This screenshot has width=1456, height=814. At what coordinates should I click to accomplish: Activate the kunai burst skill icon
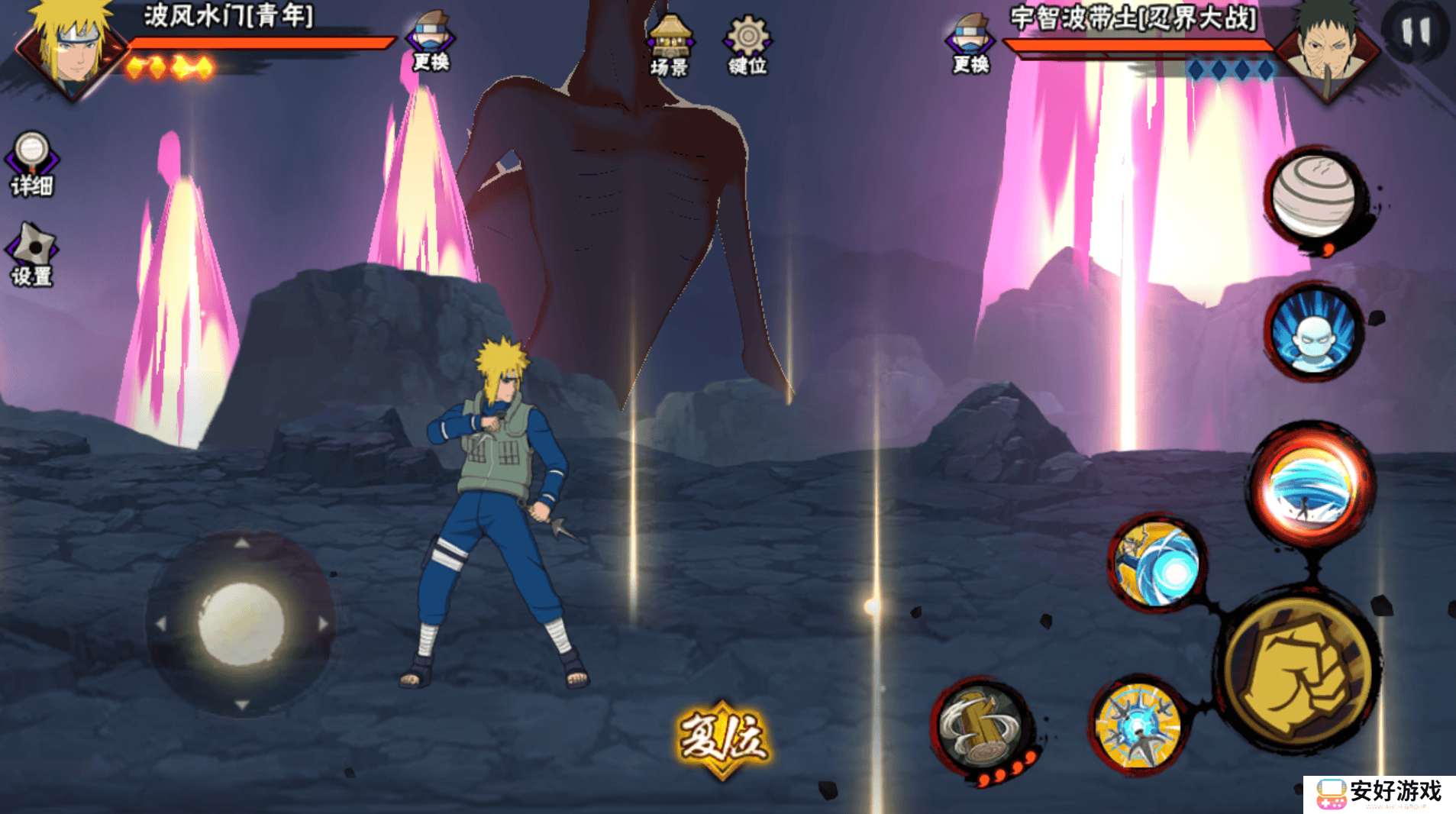click(x=1138, y=725)
